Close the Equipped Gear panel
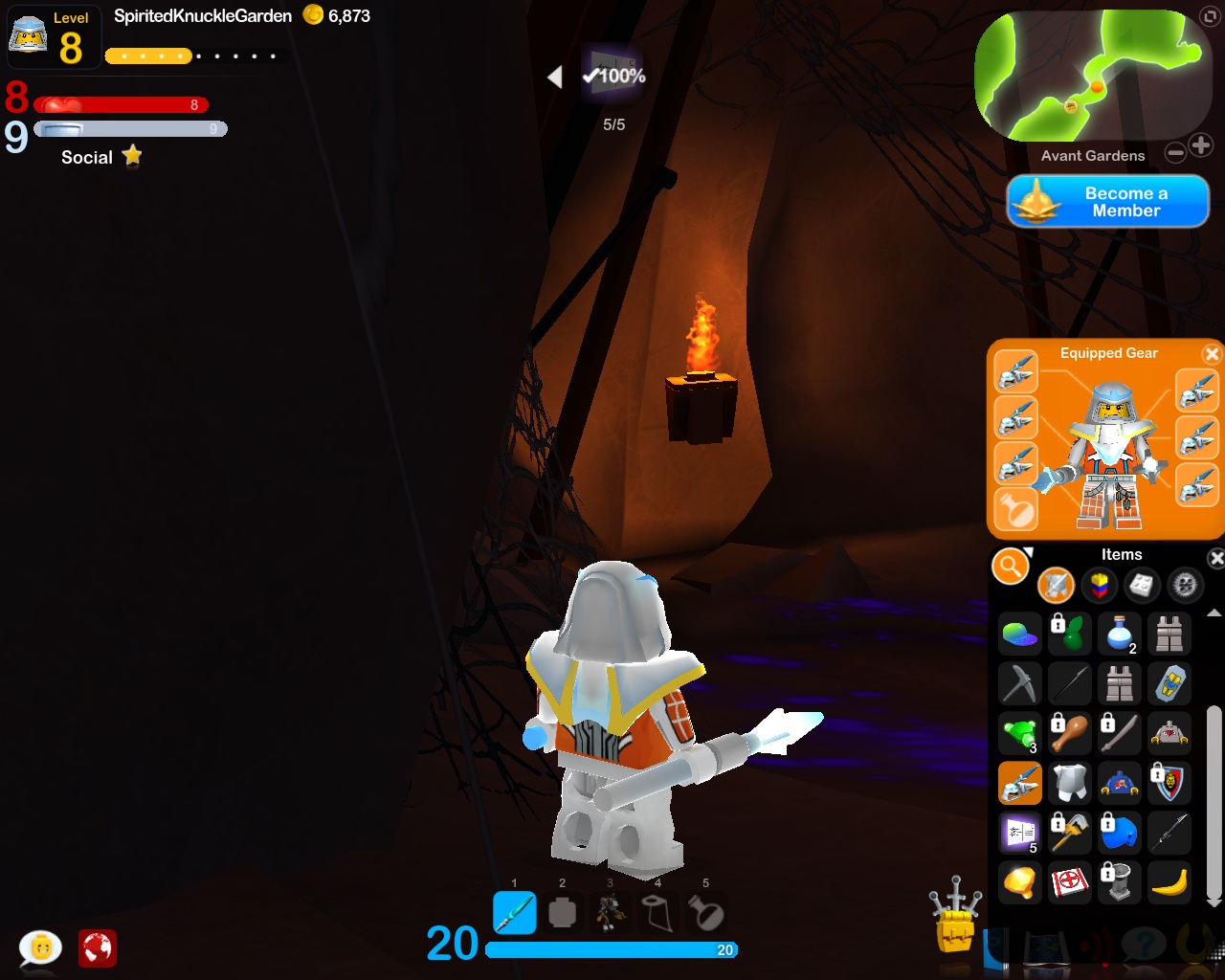Screen dimensions: 1225x980 click(x=1212, y=354)
